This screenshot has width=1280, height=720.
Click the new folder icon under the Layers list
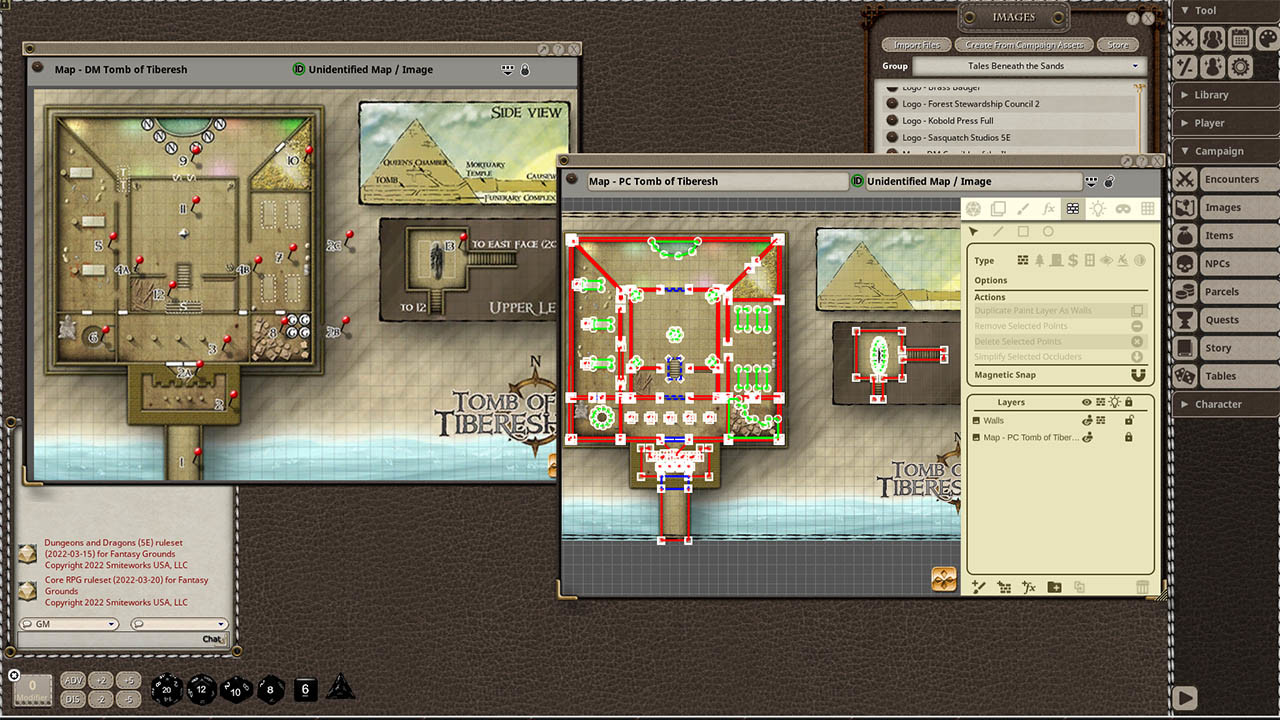tap(1053, 586)
